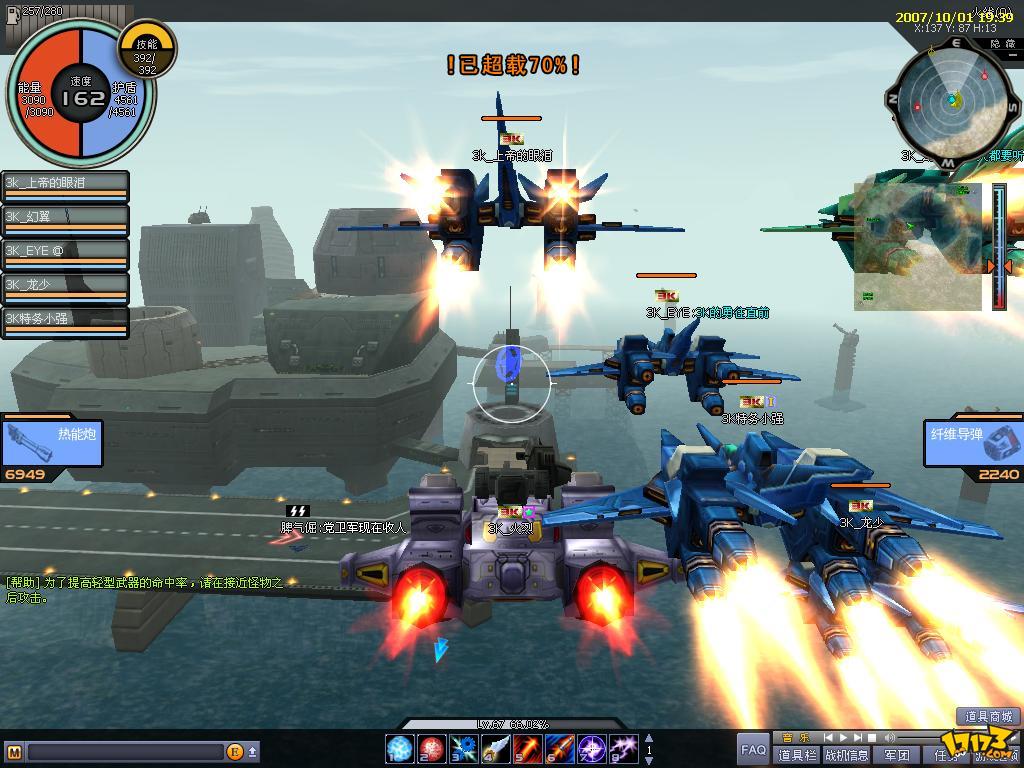Viewport: 1024px width, 768px height.
Task: Open the FAQ help panel
Action: point(753,749)
